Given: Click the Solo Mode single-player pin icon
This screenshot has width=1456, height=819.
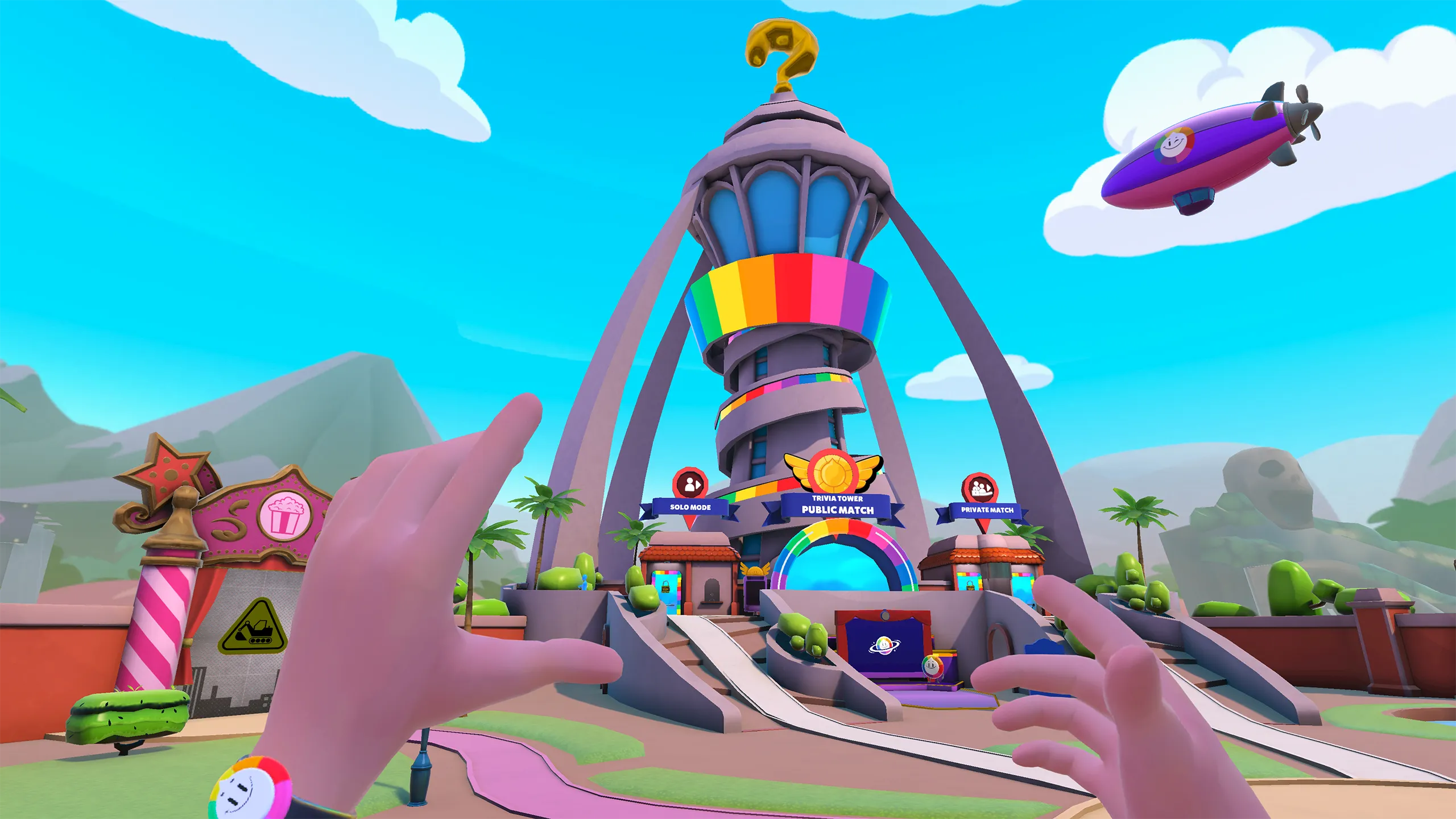Looking at the screenshot, I should coord(690,484).
